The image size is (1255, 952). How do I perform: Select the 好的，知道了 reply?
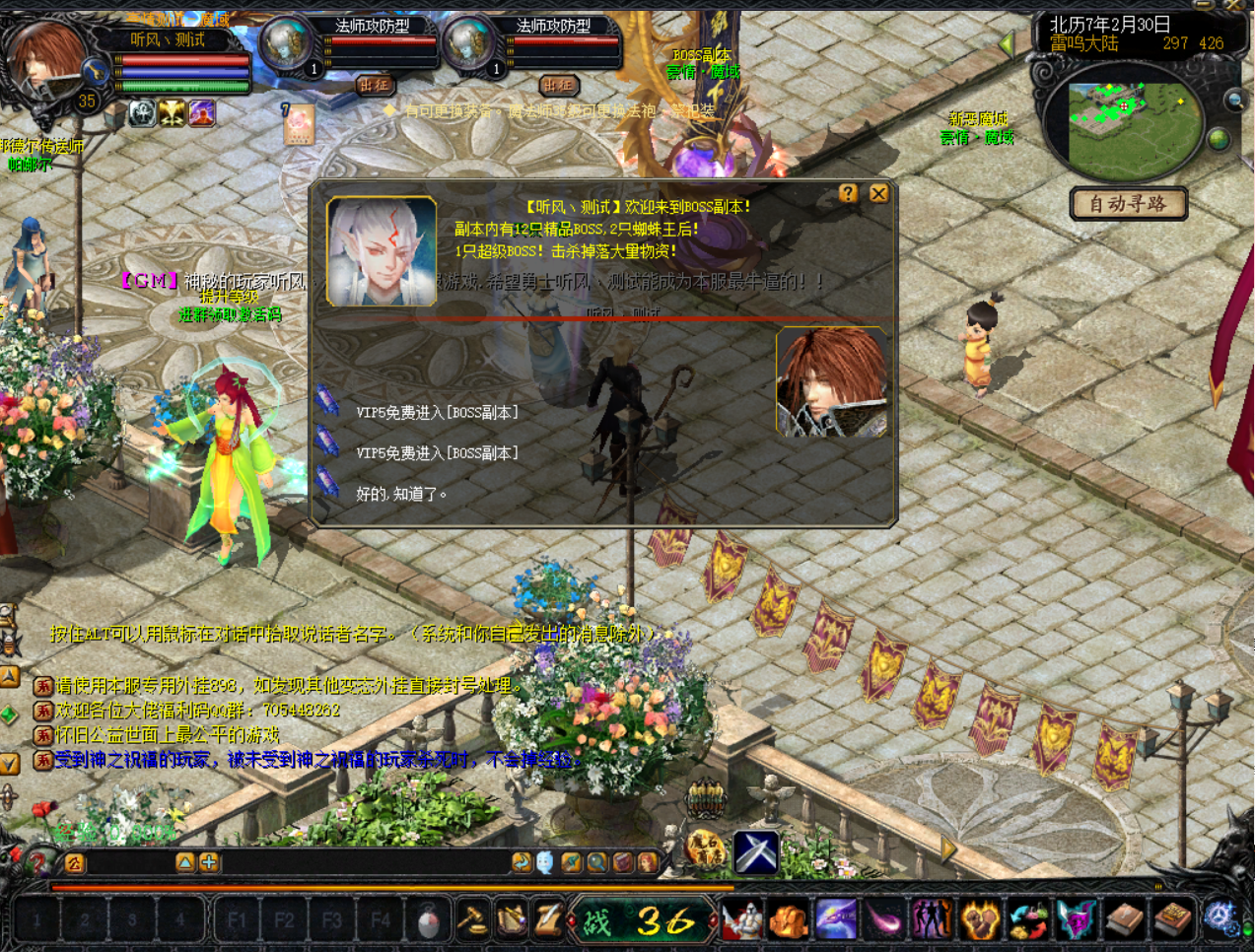pos(401,494)
